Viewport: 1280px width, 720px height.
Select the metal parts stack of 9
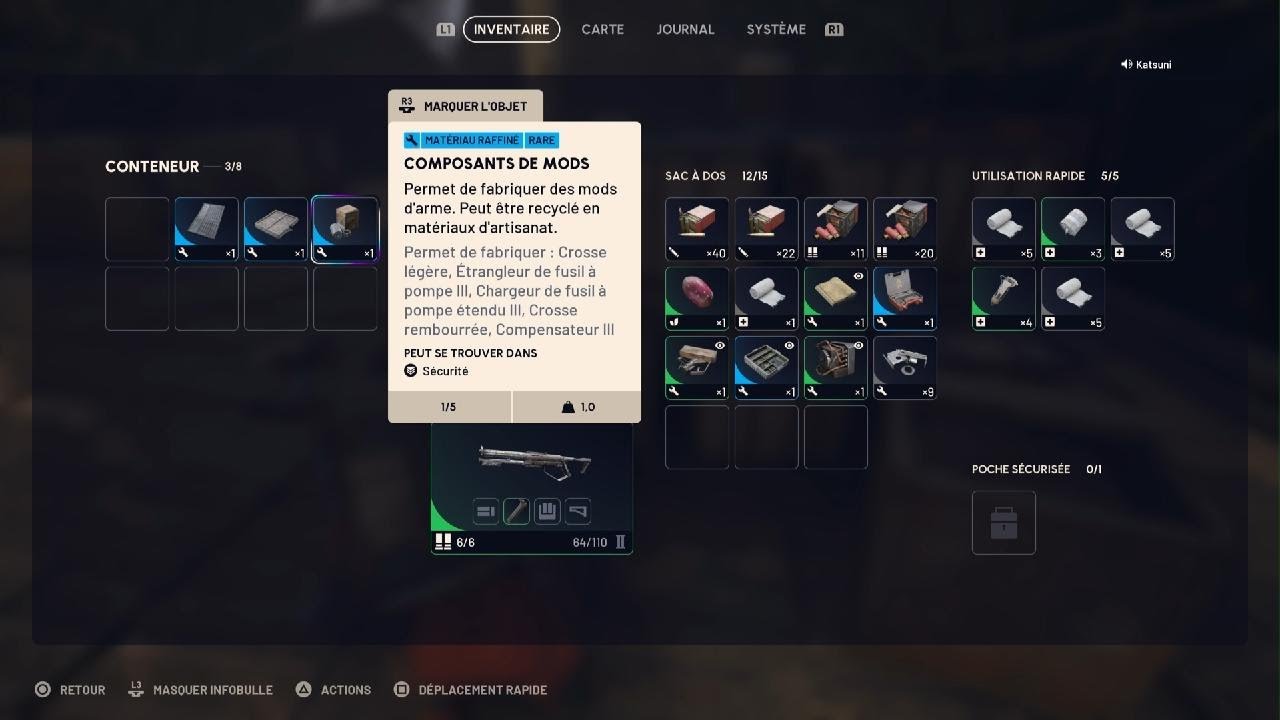pos(905,368)
